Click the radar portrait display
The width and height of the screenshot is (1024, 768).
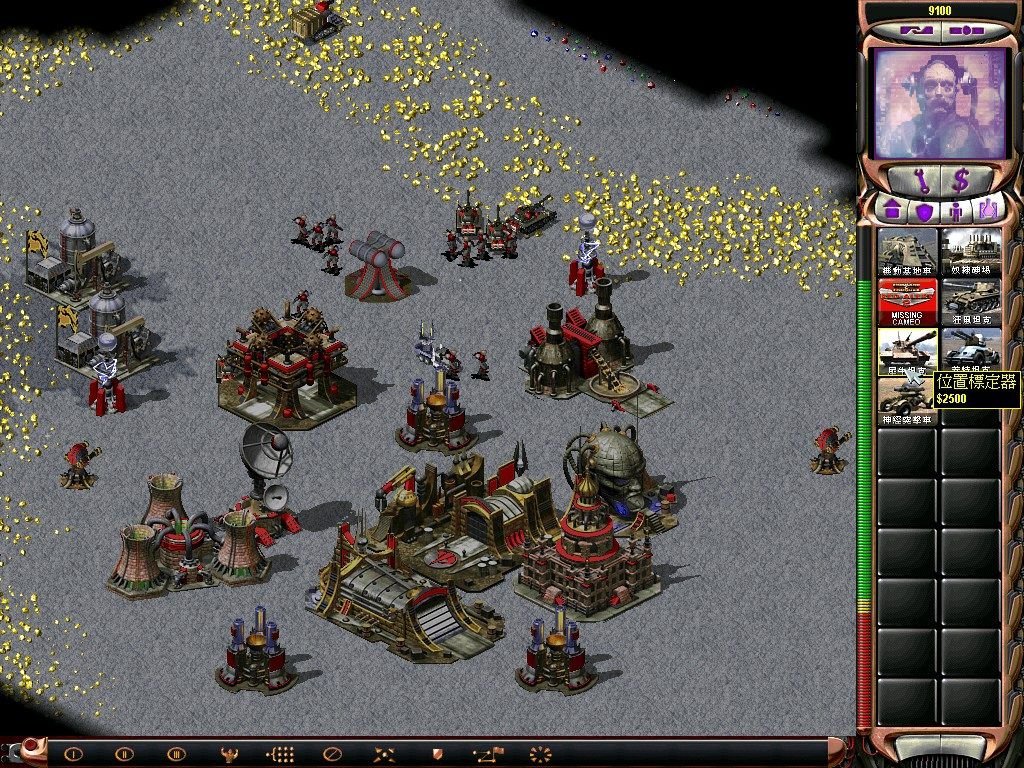coord(939,104)
